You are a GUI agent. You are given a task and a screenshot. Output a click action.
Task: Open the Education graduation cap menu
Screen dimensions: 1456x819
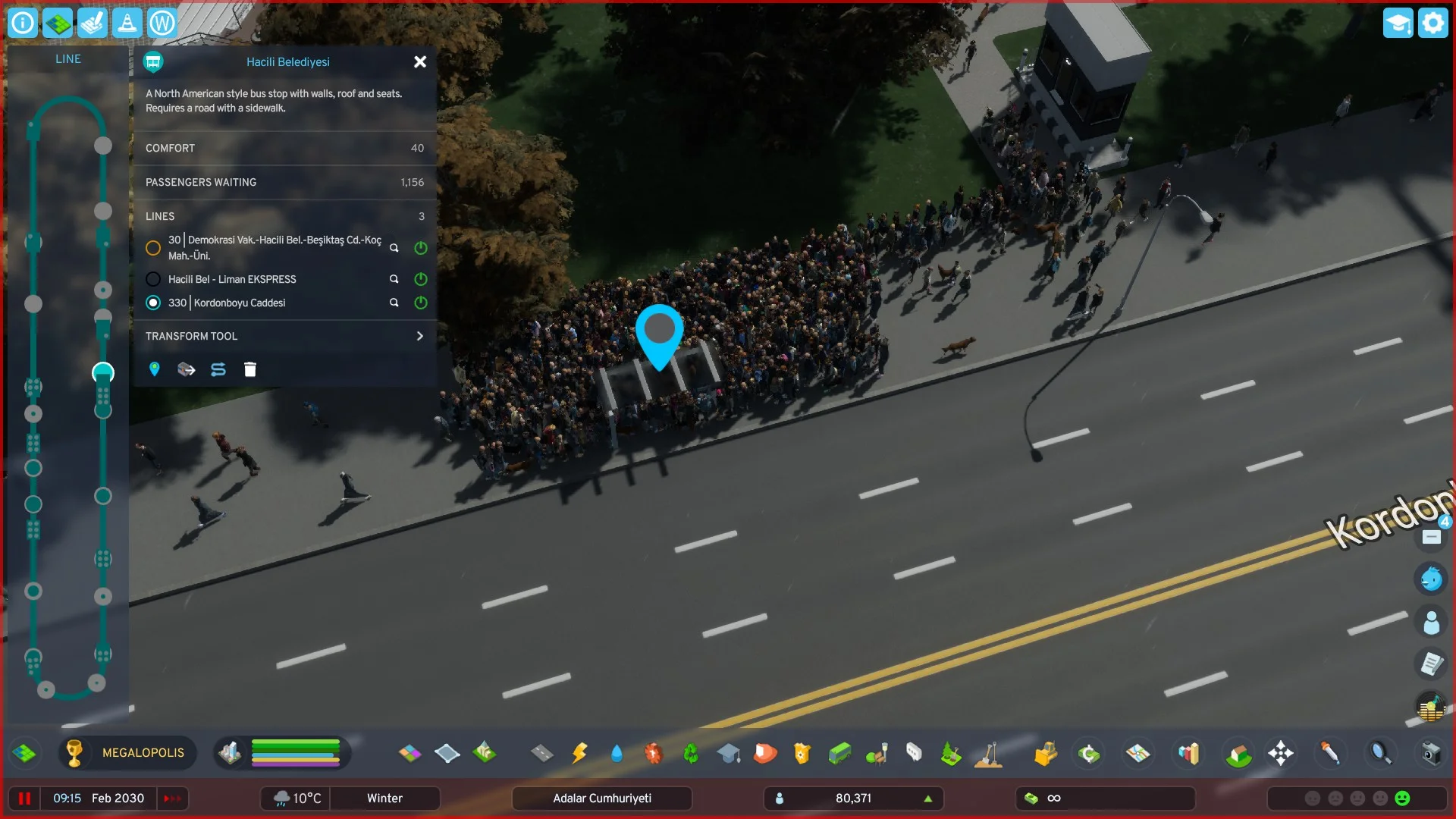click(729, 754)
